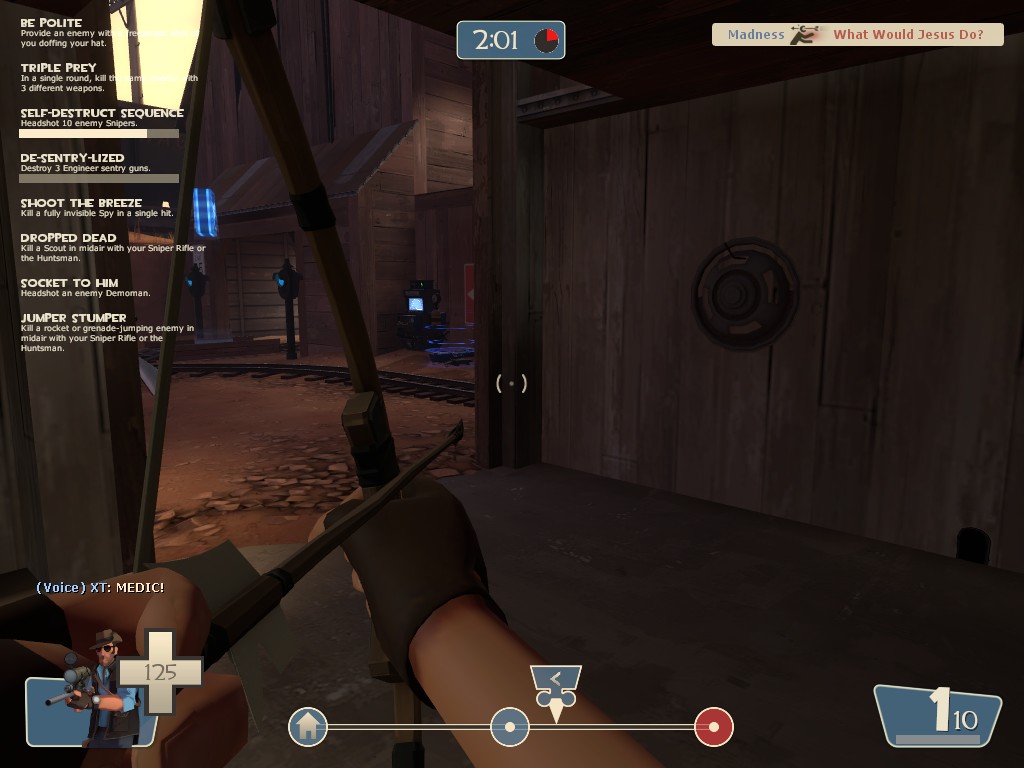Select the middle blue checkpoint on the payload track
1024x768 pixels.
[x=509, y=726]
